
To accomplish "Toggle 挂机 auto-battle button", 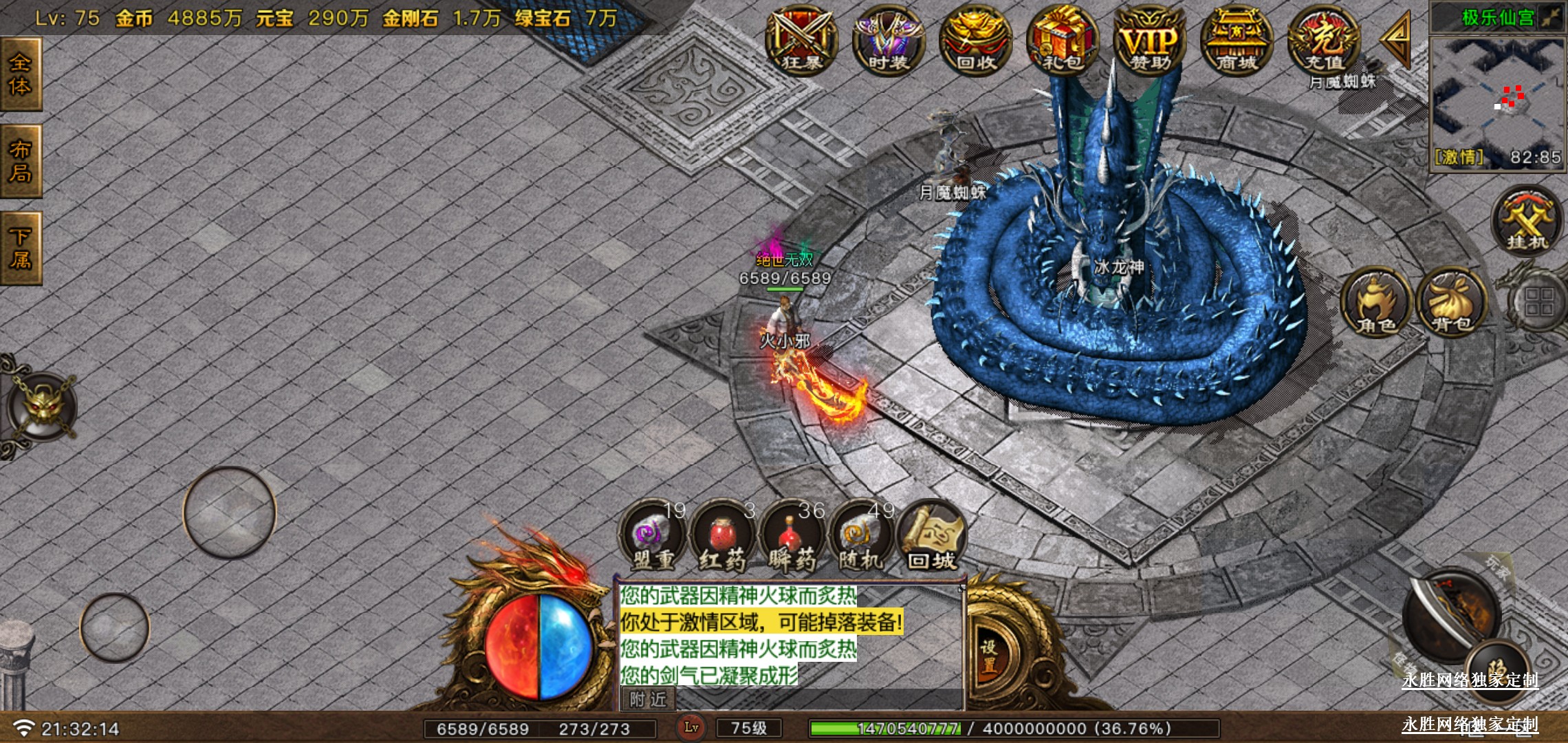I will click(1527, 220).
